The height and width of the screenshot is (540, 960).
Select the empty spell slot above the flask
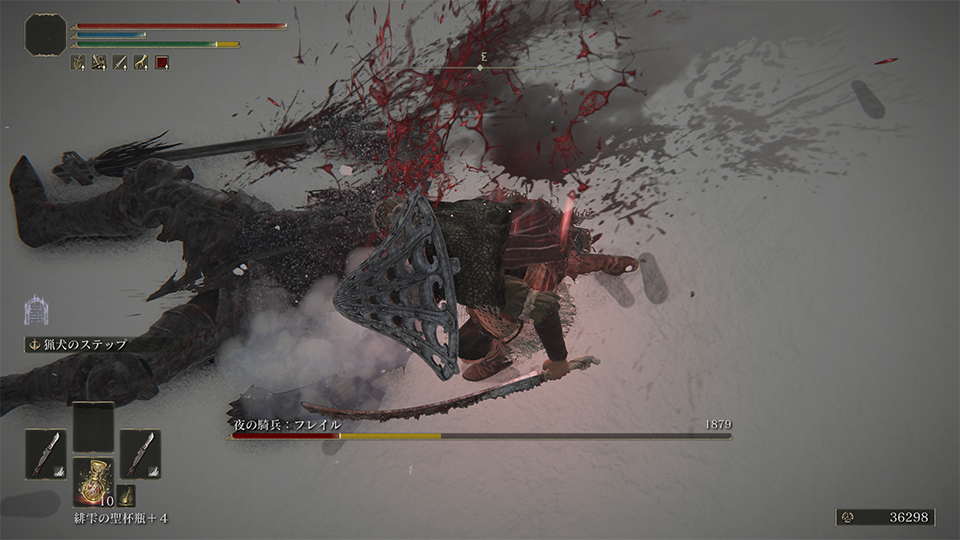coord(93,426)
